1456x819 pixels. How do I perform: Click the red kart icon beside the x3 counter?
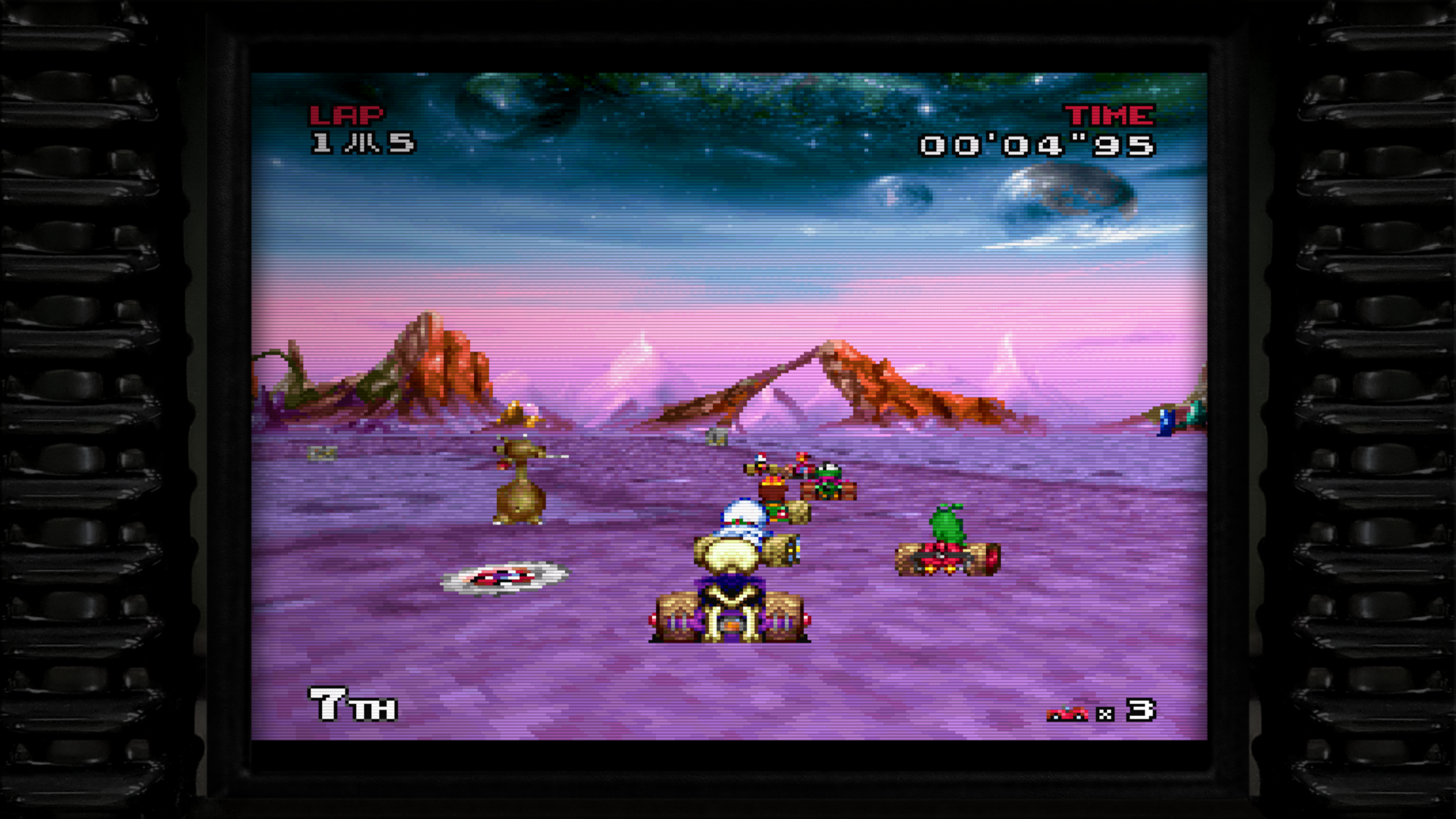click(x=1066, y=712)
